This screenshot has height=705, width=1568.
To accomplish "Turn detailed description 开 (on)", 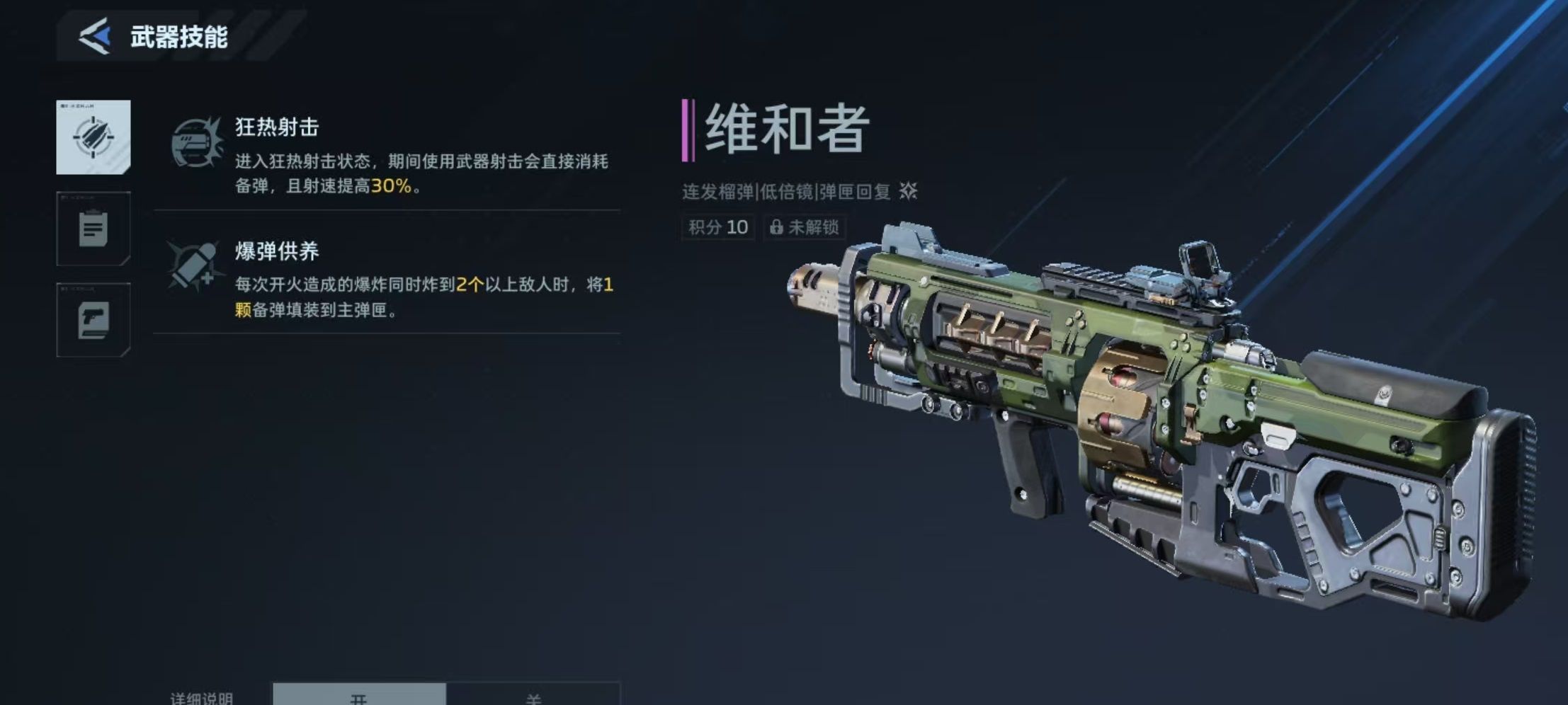I will point(359,695).
